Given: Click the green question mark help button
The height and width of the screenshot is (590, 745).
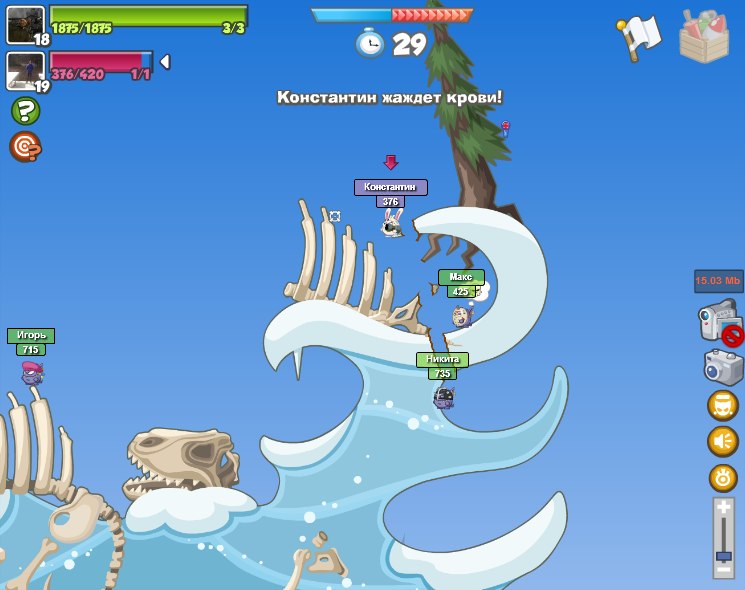Looking at the screenshot, I should pos(25,110).
